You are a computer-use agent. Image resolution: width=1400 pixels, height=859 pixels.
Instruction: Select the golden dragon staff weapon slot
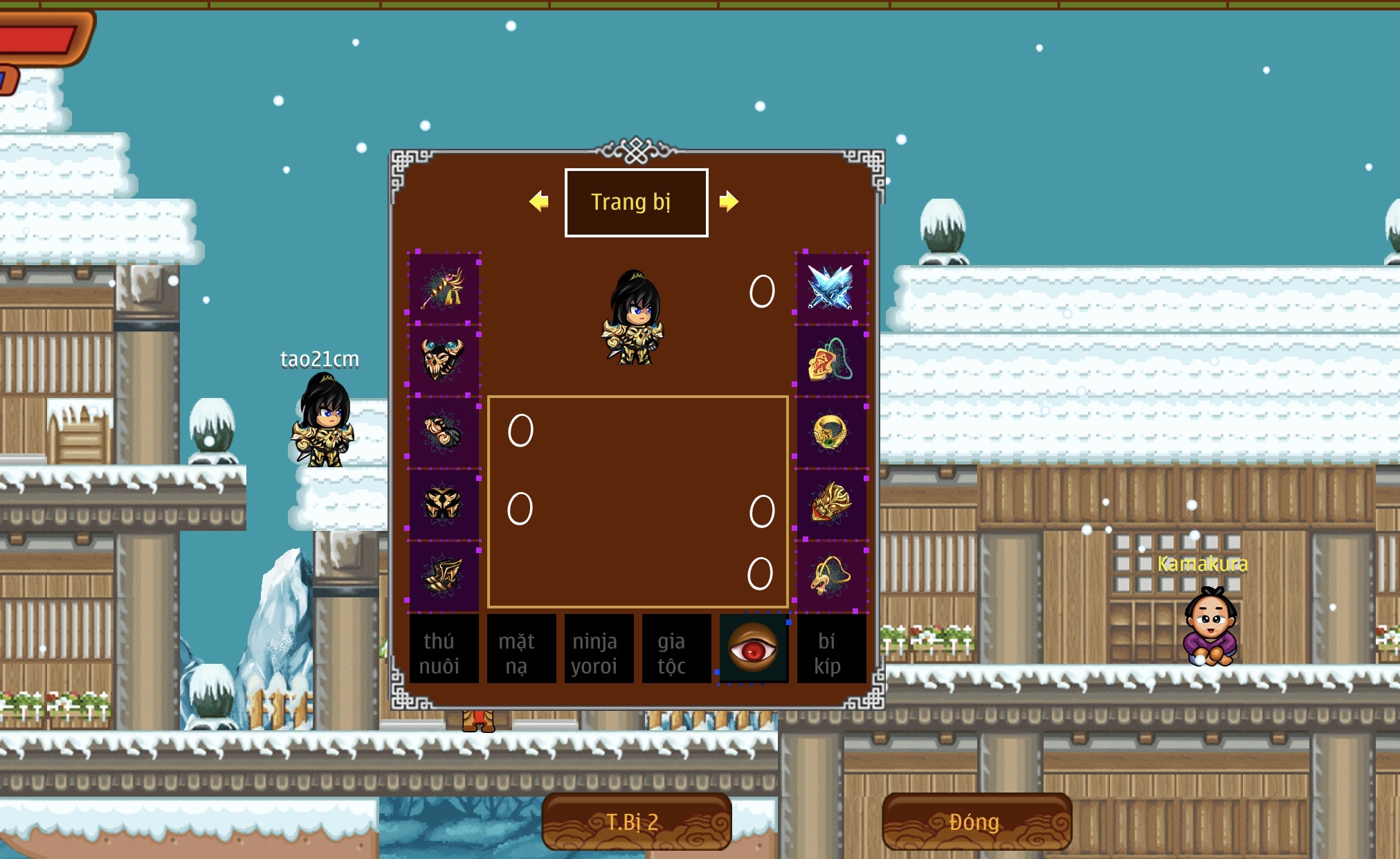click(x=444, y=289)
